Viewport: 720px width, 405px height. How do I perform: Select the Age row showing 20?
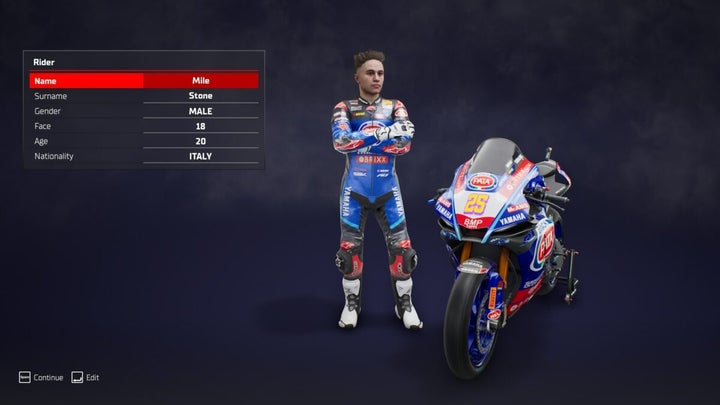[x=144, y=141]
